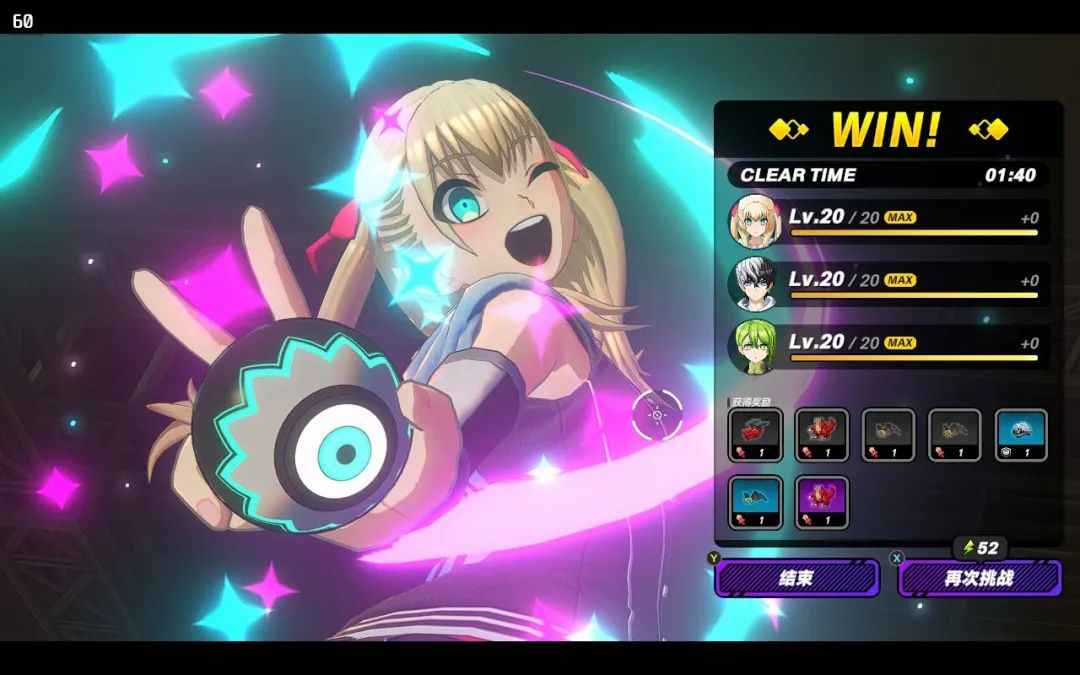Select the blonde character's portrait
Image resolution: width=1080 pixels, height=675 pixels.
pos(753,221)
